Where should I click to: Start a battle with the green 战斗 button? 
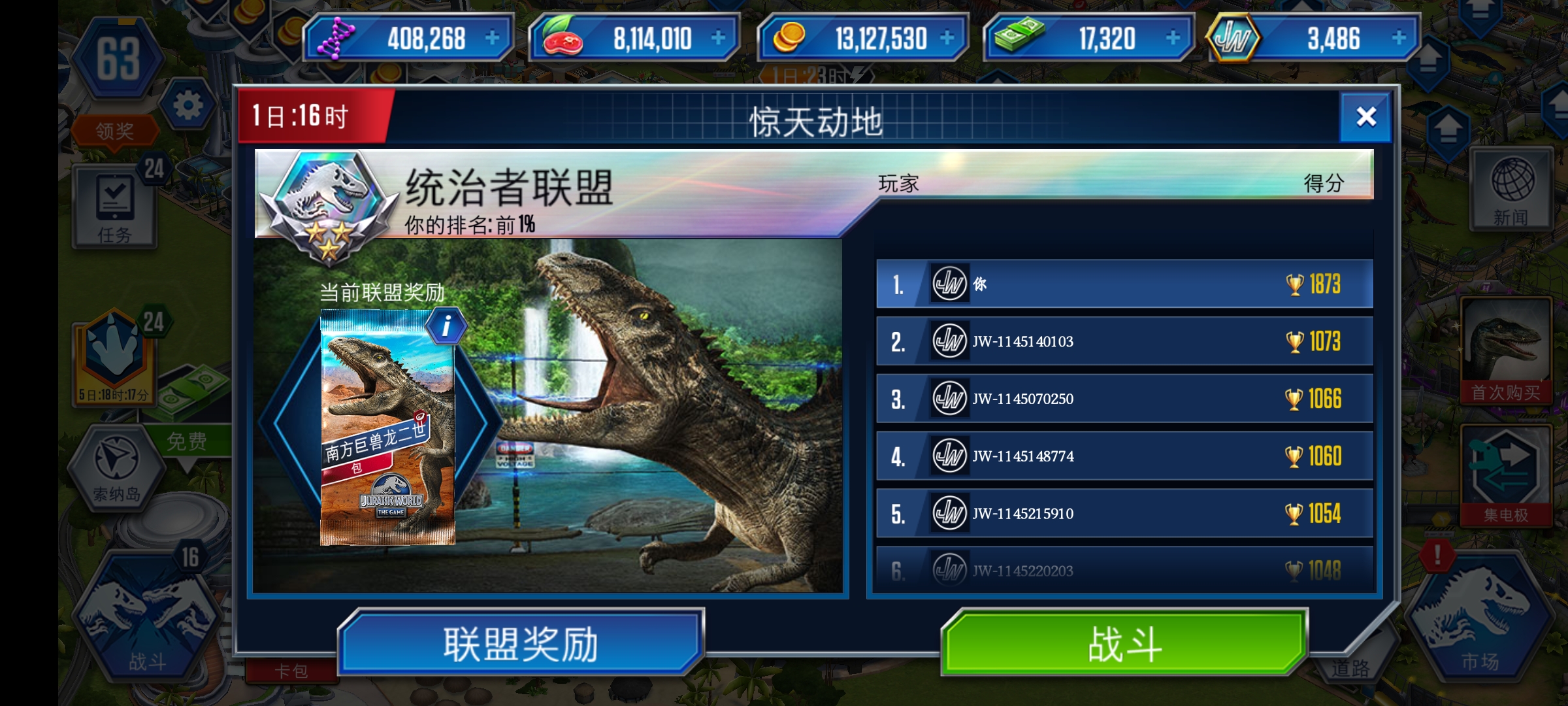[1124, 644]
